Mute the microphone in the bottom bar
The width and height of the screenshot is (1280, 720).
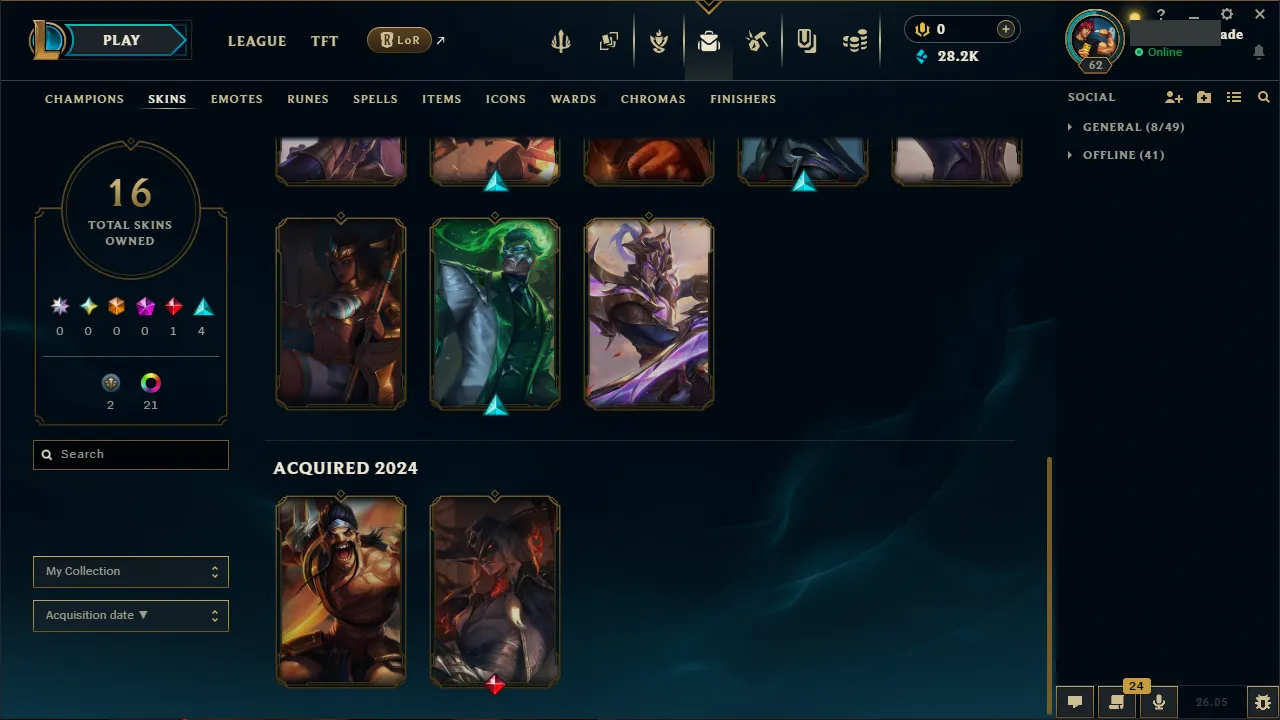point(1158,701)
